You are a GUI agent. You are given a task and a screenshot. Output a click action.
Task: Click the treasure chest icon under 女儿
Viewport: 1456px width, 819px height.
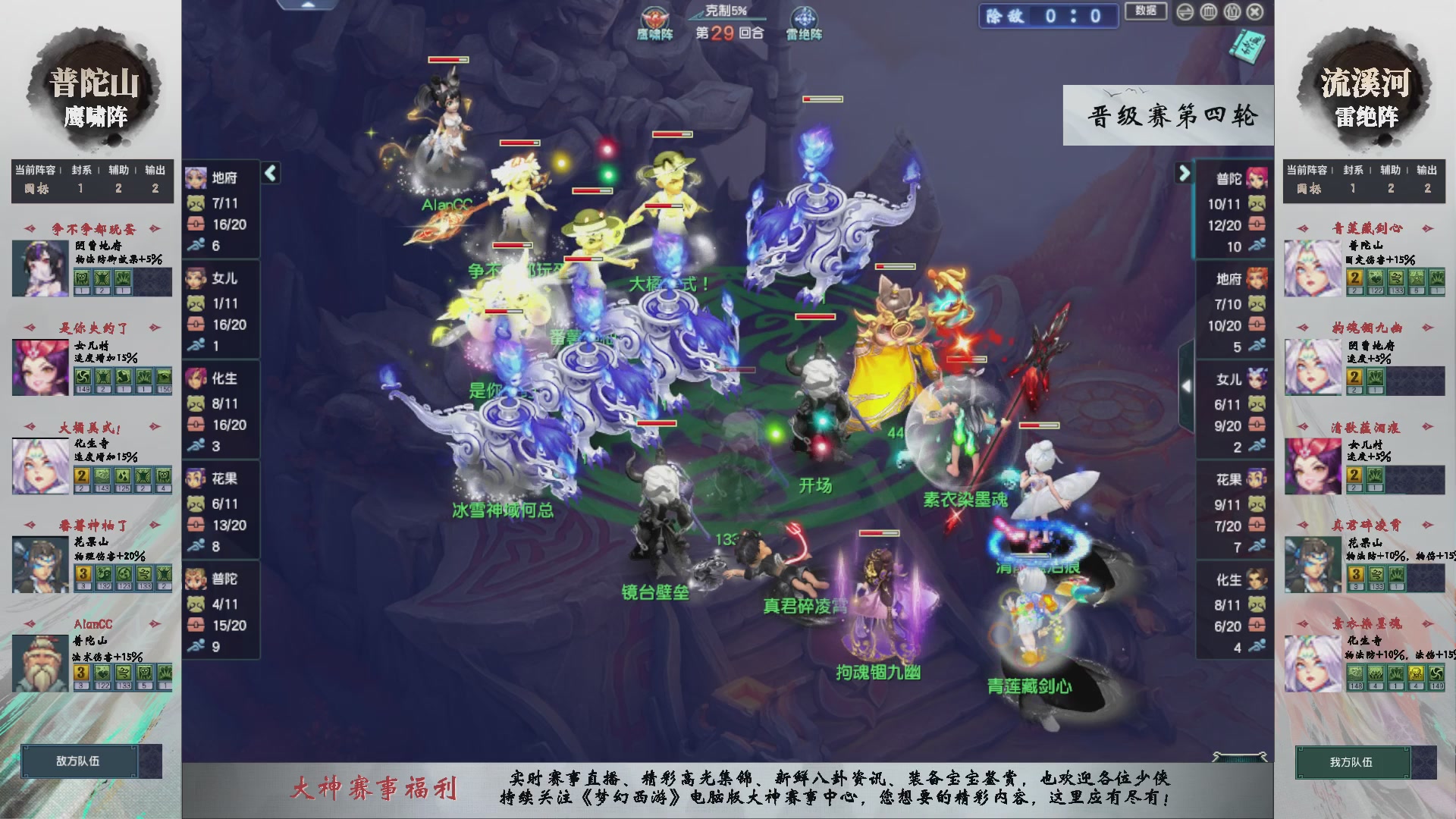point(197,325)
